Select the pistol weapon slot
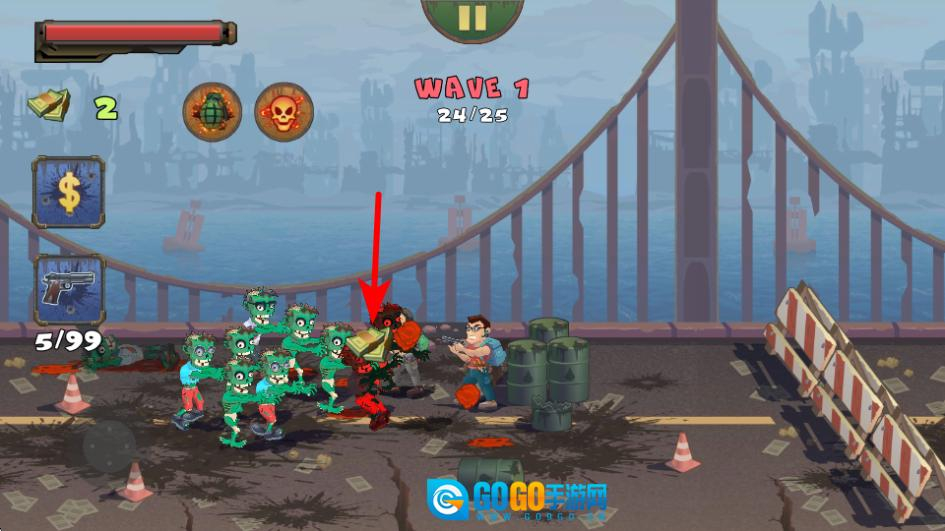 coord(68,289)
